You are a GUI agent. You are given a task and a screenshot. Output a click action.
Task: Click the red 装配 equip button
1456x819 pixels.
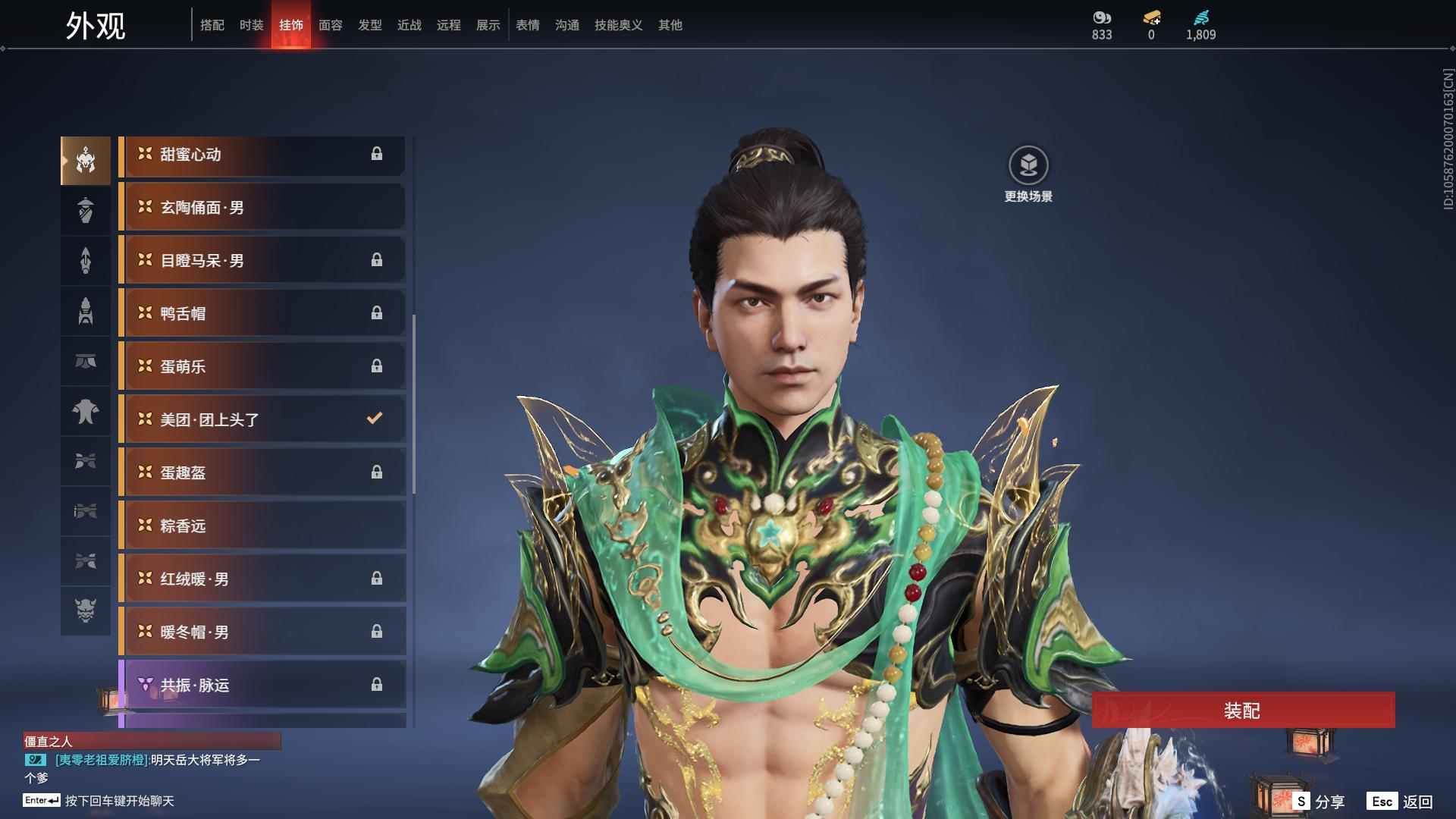click(x=1242, y=711)
